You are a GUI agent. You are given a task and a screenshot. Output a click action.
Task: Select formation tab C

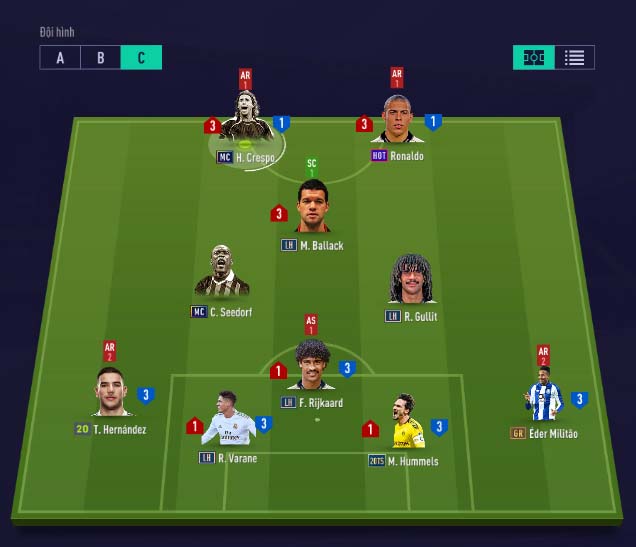pos(141,58)
